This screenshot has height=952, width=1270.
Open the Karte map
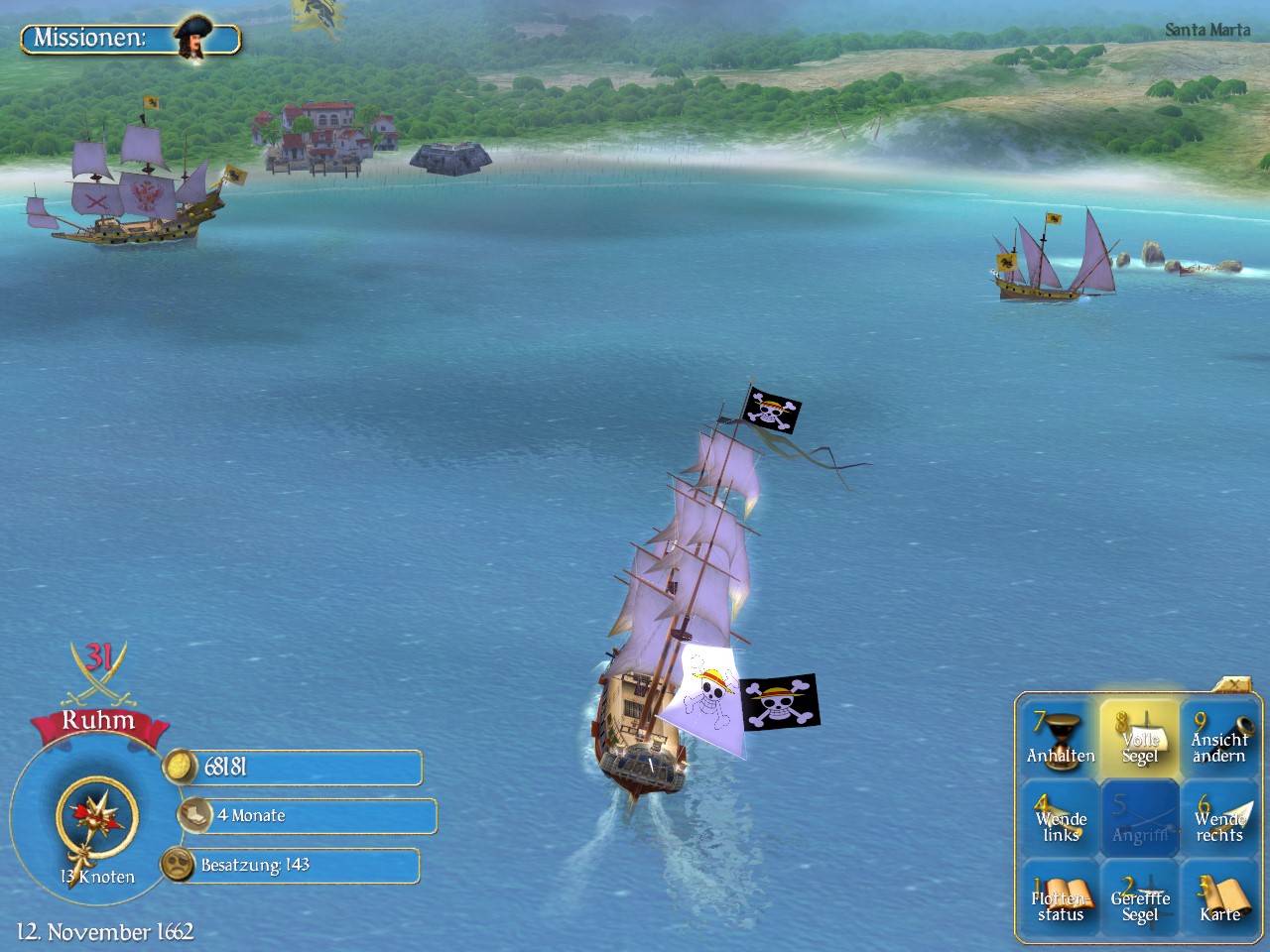[1219, 899]
